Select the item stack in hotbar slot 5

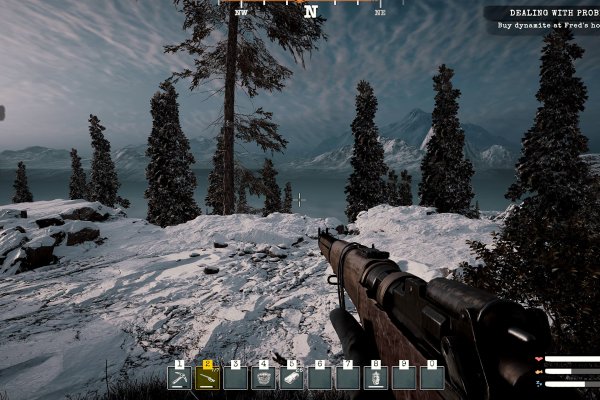pos(292,378)
